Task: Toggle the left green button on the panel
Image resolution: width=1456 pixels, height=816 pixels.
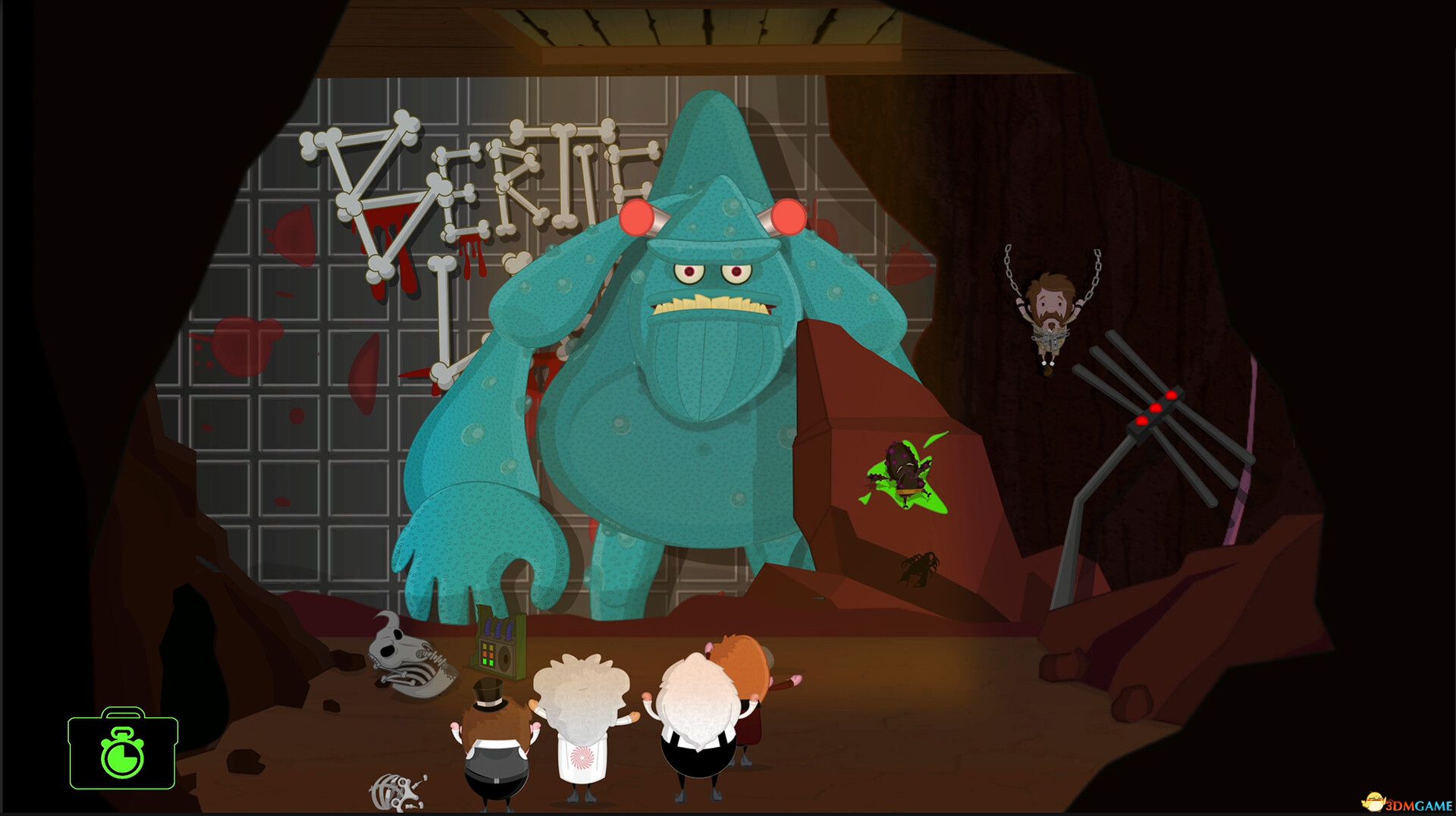Action: 485,662
